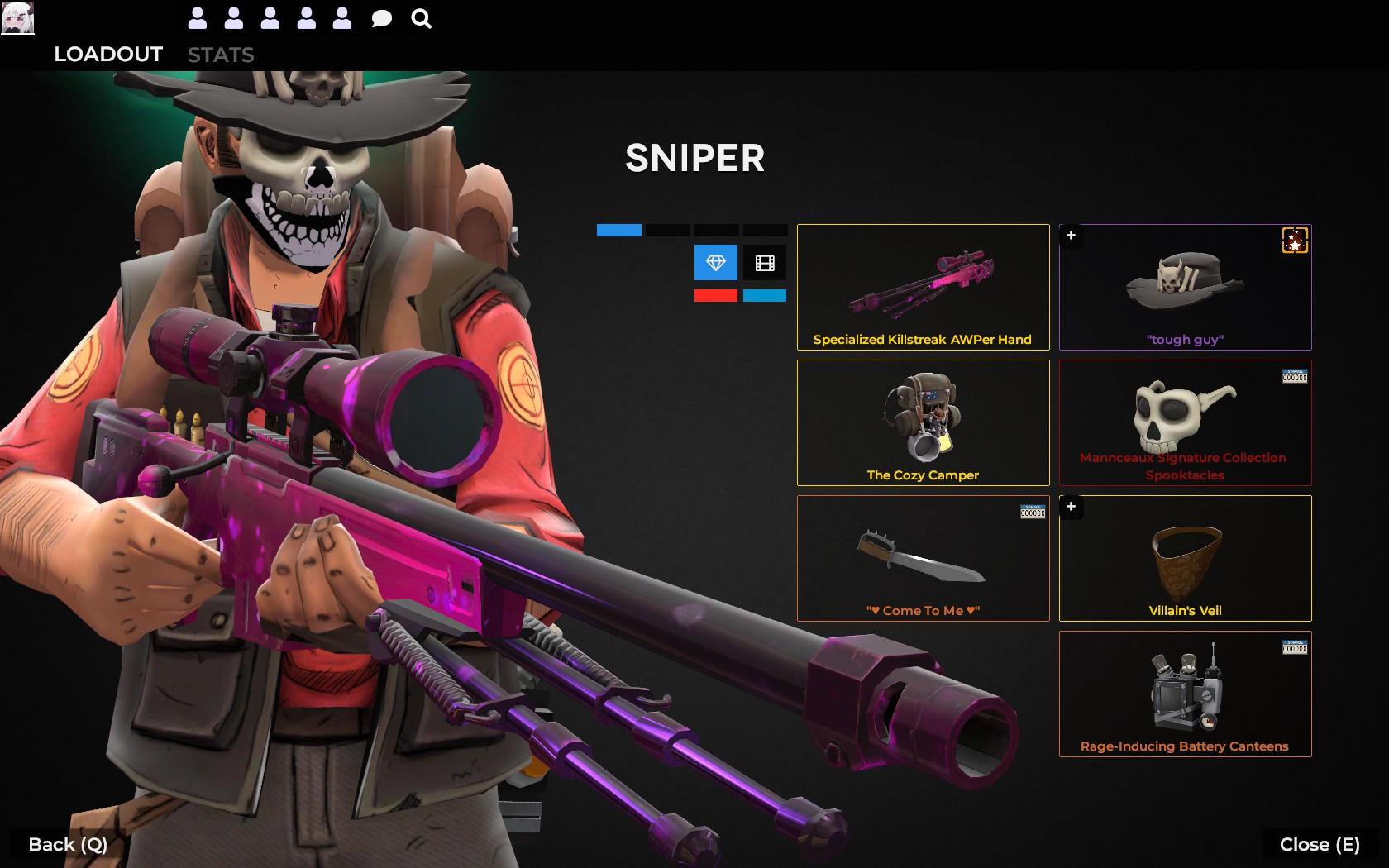Toggle the BLU team color swatch
This screenshot has width=1389, height=868.
(765, 294)
